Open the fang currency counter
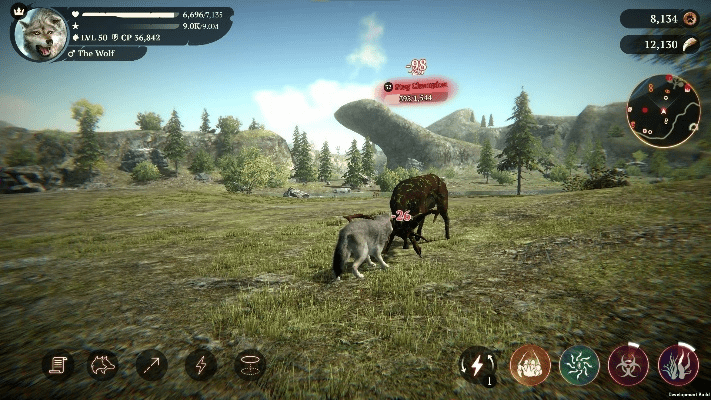Image resolution: width=711 pixels, height=400 pixels. click(661, 44)
